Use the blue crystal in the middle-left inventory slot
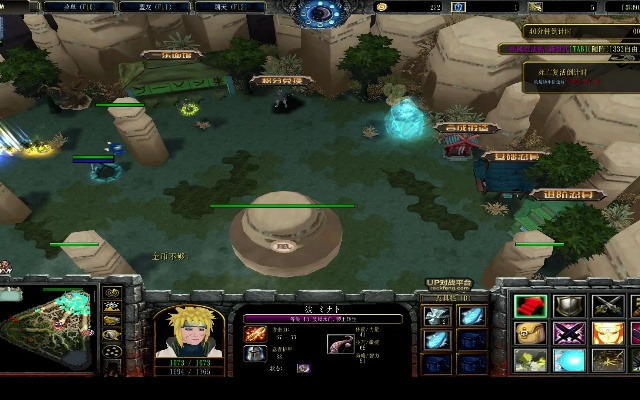The width and height of the screenshot is (640, 400). tap(437, 340)
